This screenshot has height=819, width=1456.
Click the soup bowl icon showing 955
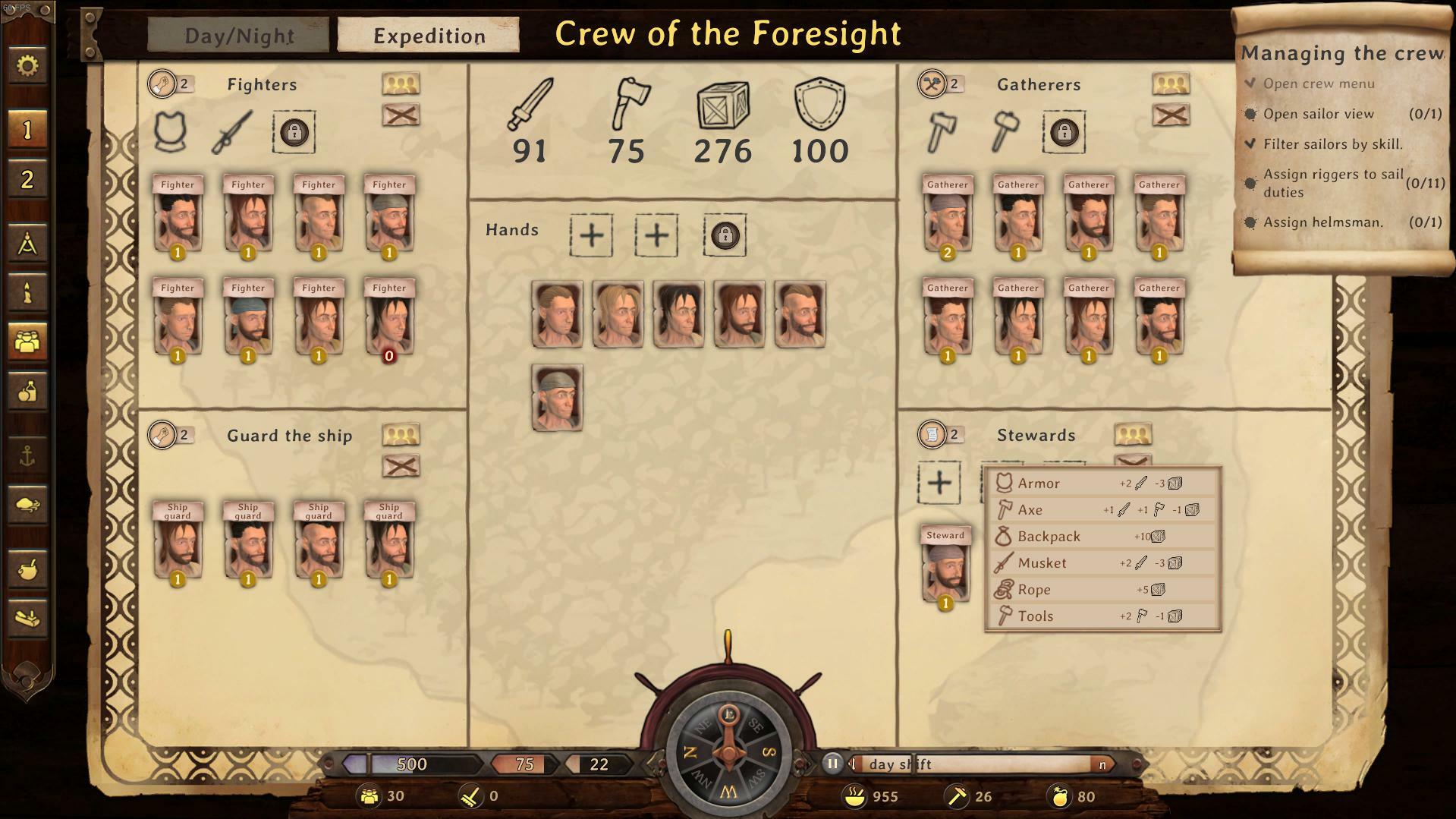(856, 796)
